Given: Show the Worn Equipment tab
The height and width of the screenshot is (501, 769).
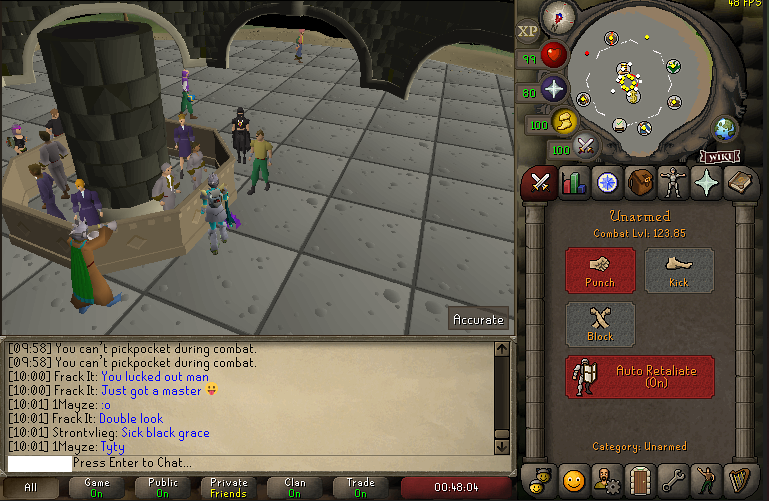Looking at the screenshot, I should coord(675,183).
